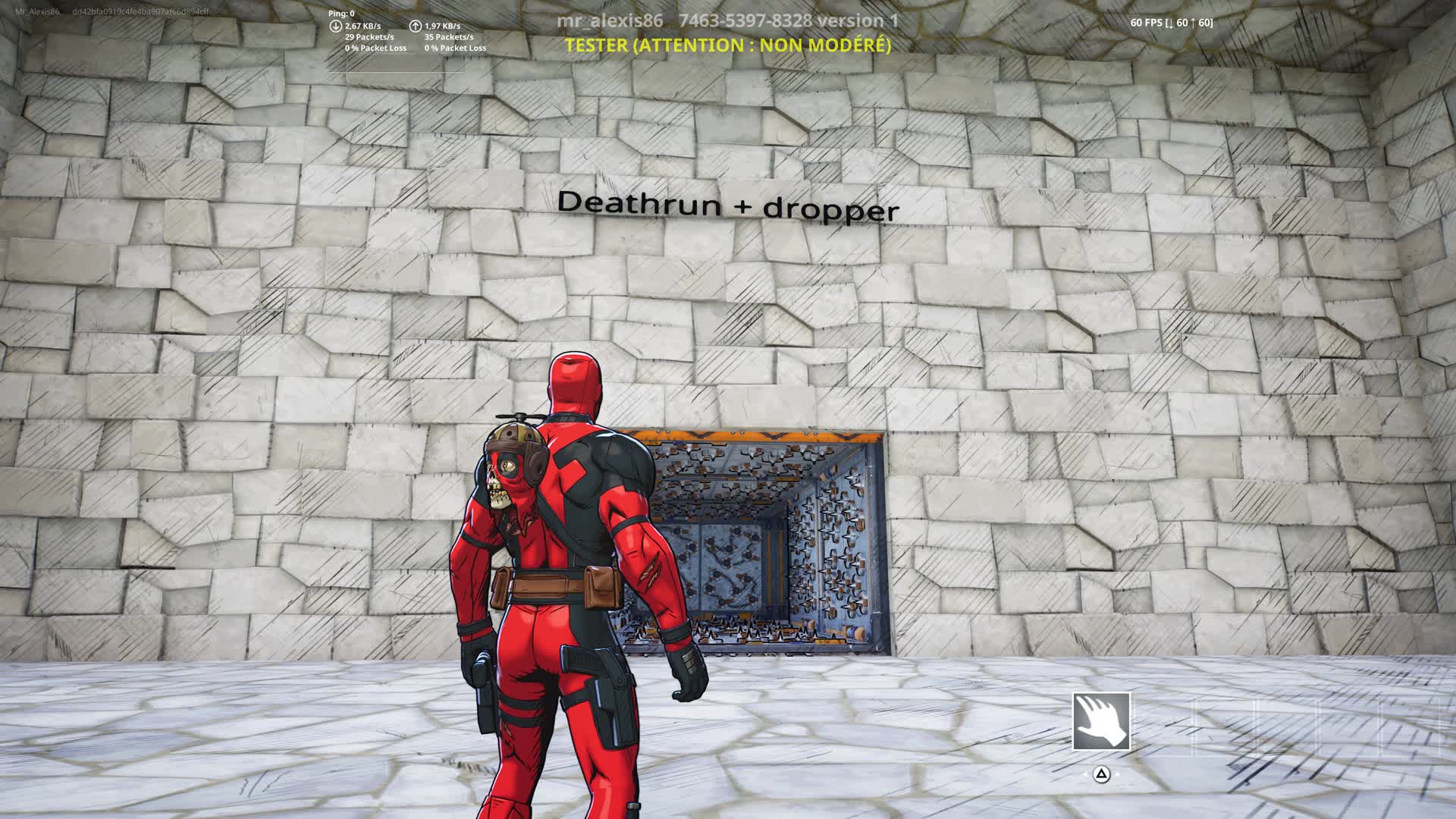1456x819 pixels.
Task: Click the left arrow beside the triangle prompt
Action: click(x=1084, y=775)
